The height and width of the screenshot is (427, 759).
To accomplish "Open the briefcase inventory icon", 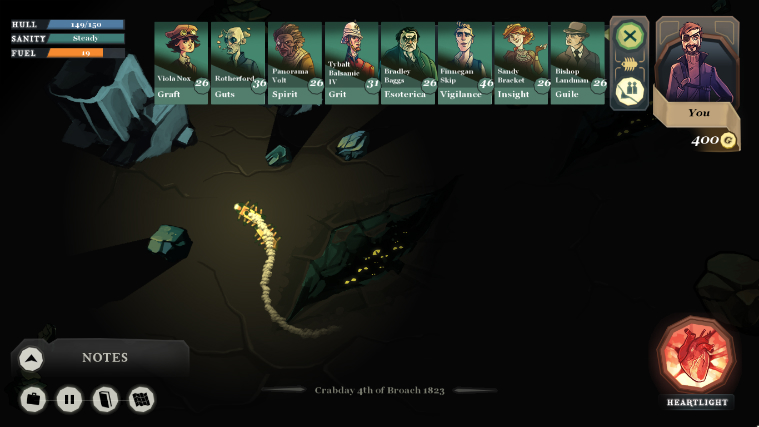I will 33,400.
